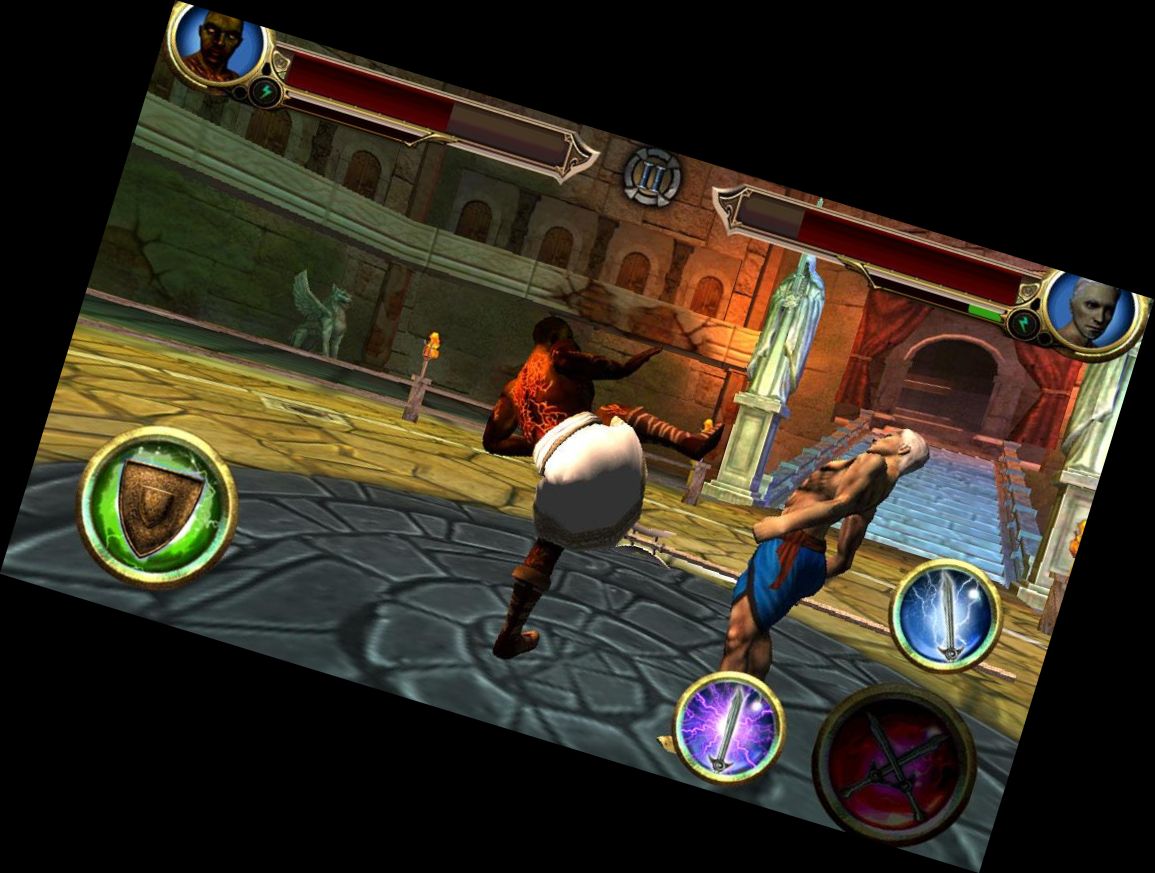Activate the green shield block button
1155x873 pixels.
point(157,506)
